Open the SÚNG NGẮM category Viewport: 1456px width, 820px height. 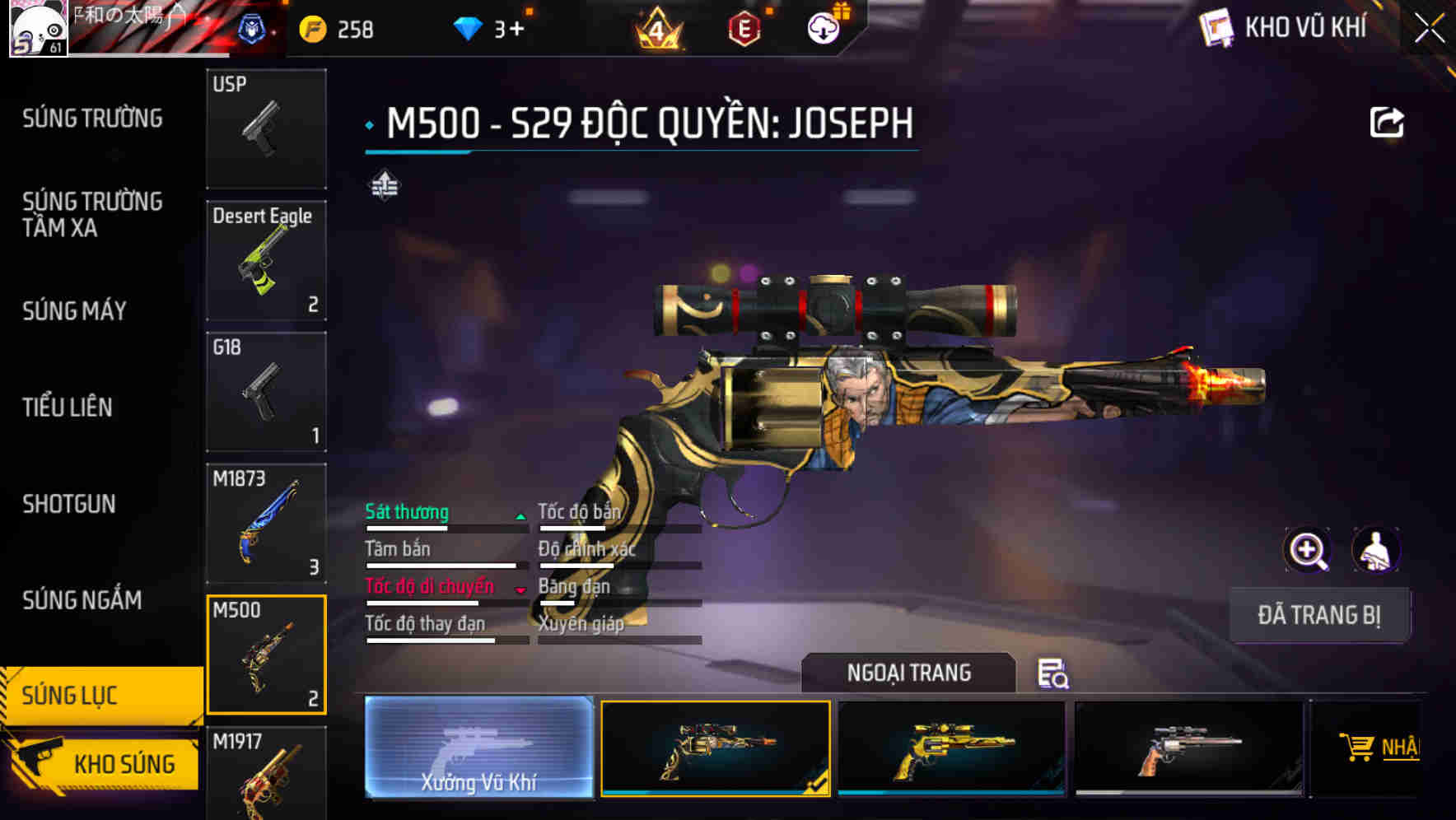tap(80, 601)
